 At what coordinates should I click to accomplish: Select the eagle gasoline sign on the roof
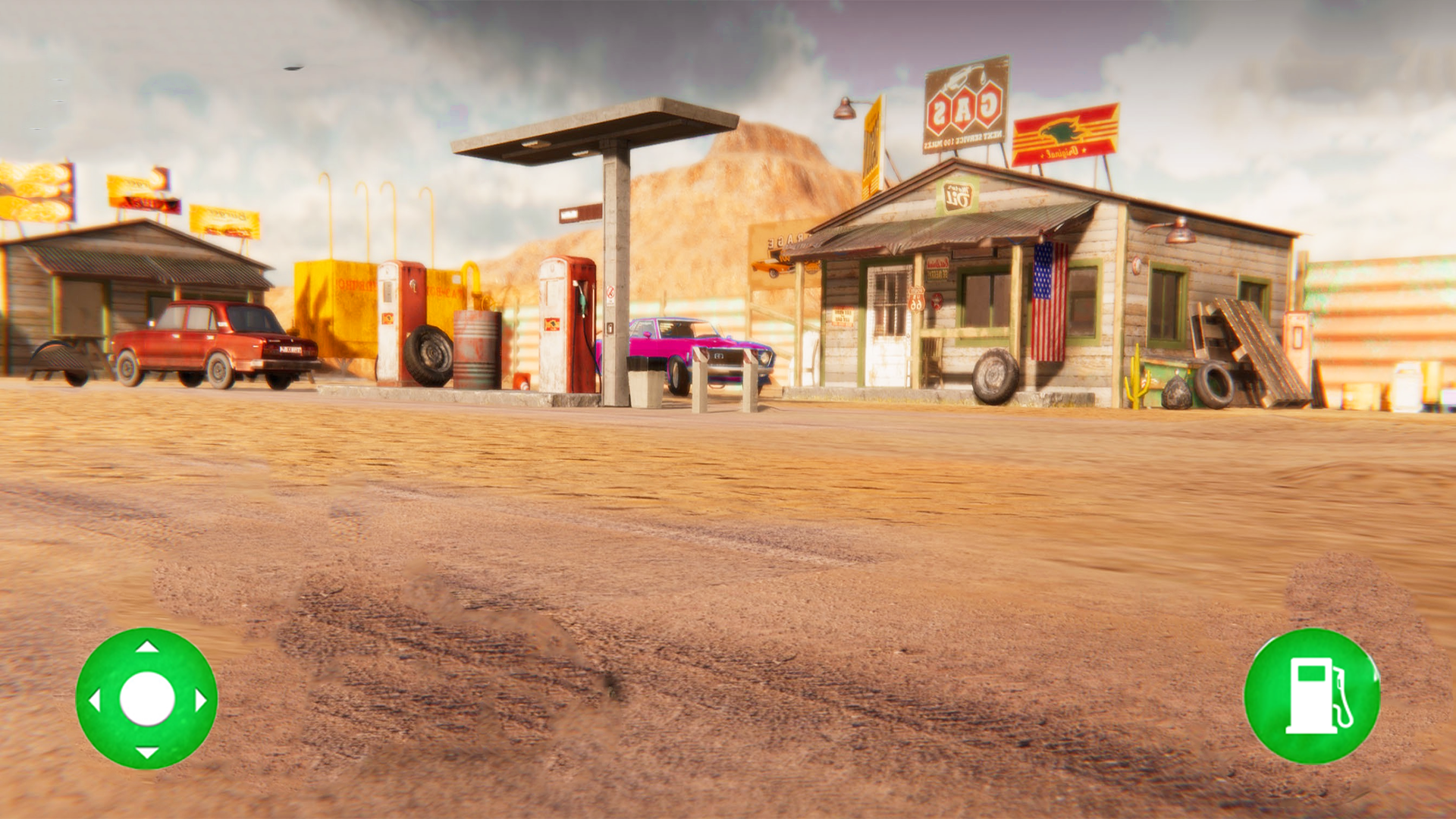click(x=1065, y=133)
